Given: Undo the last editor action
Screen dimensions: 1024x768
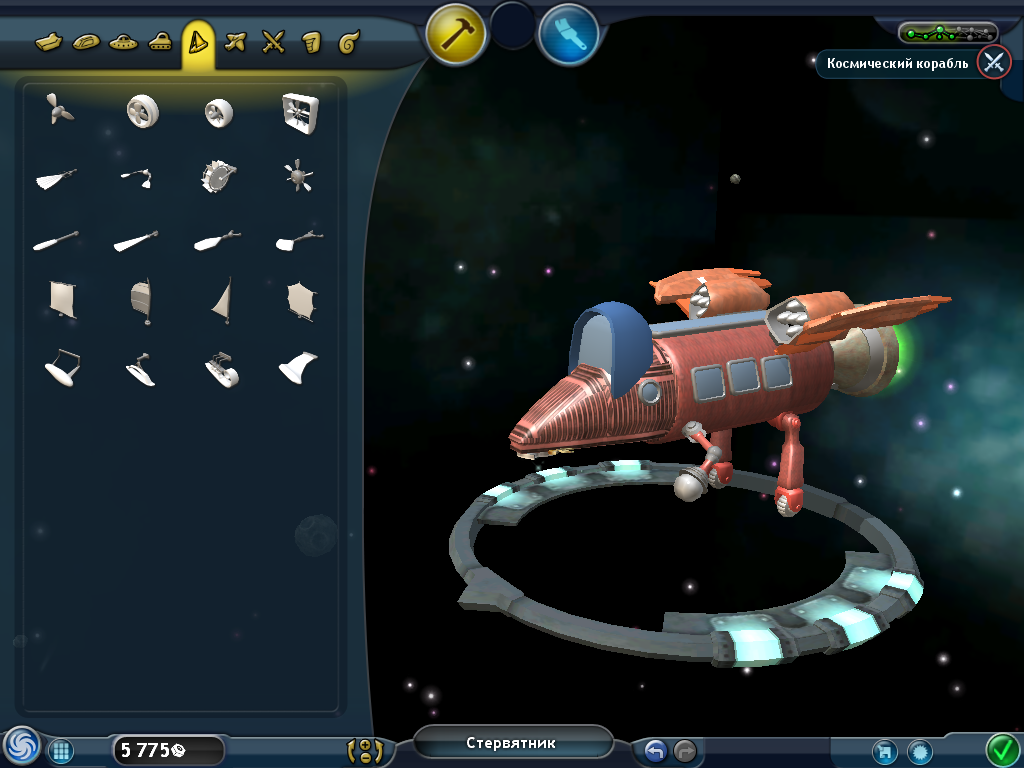Looking at the screenshot, I should point(656,750).
